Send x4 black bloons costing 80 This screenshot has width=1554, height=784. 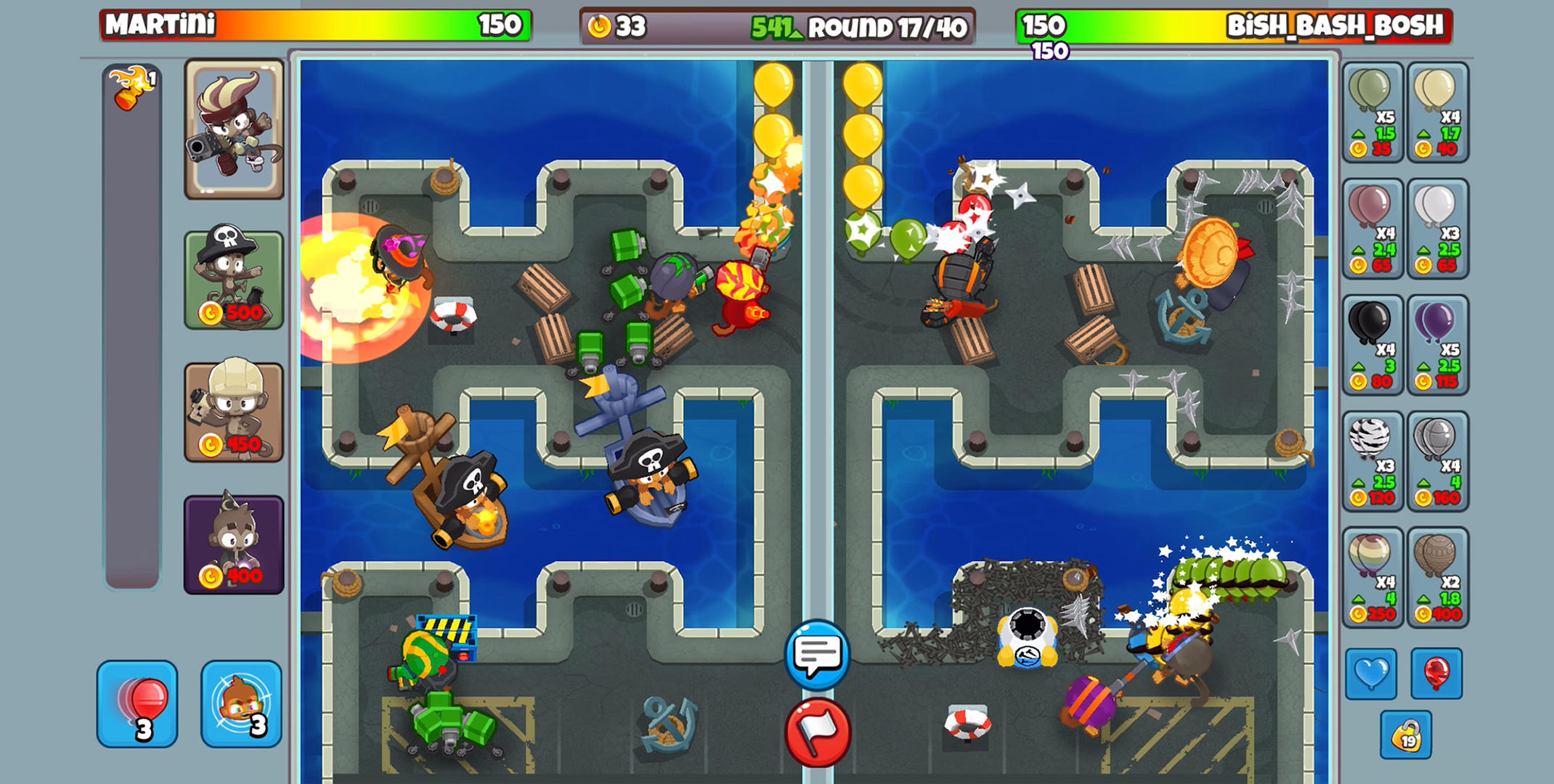[1372, 345]
